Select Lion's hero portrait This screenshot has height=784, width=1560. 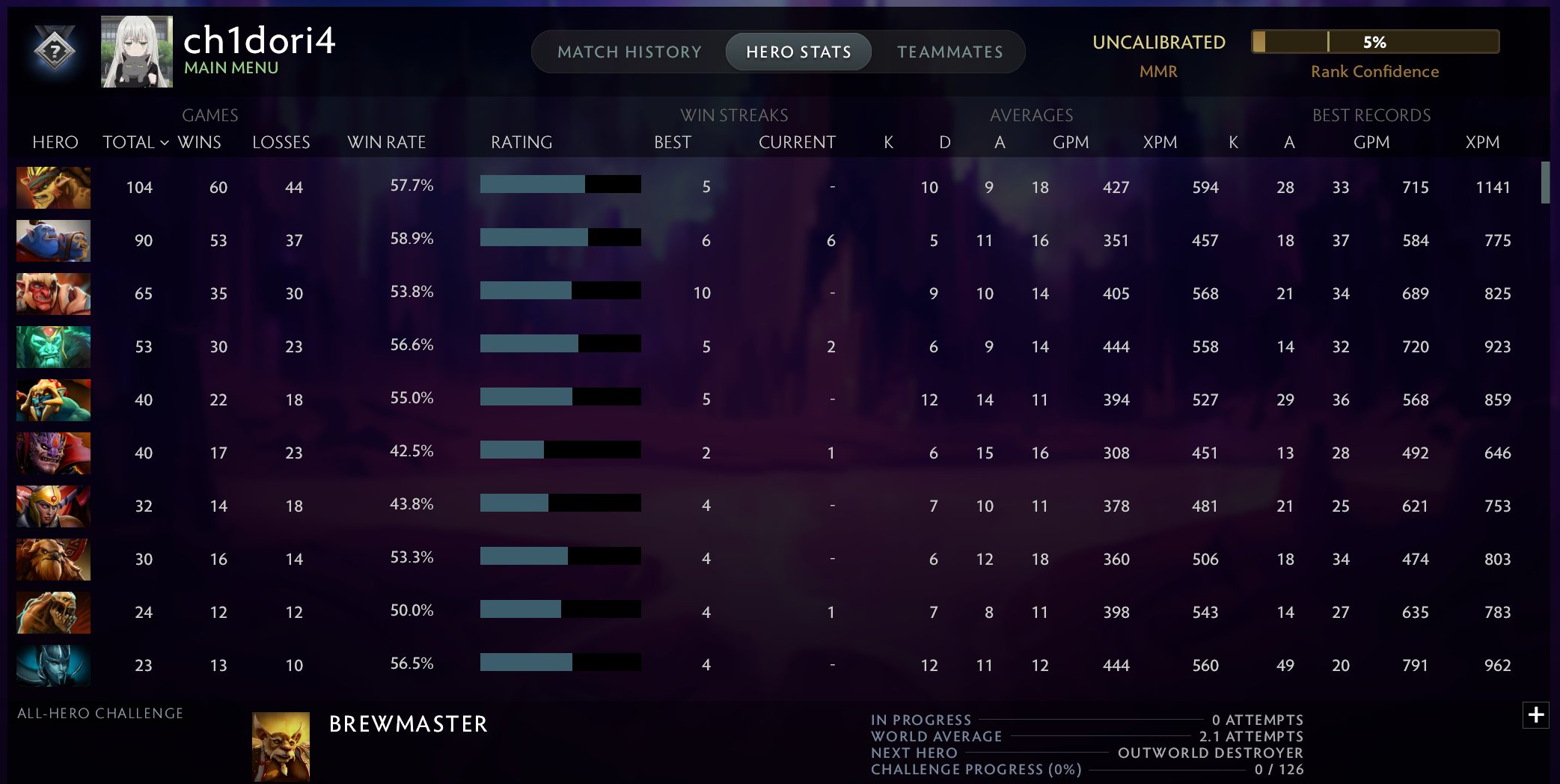[x=52, y=453]
